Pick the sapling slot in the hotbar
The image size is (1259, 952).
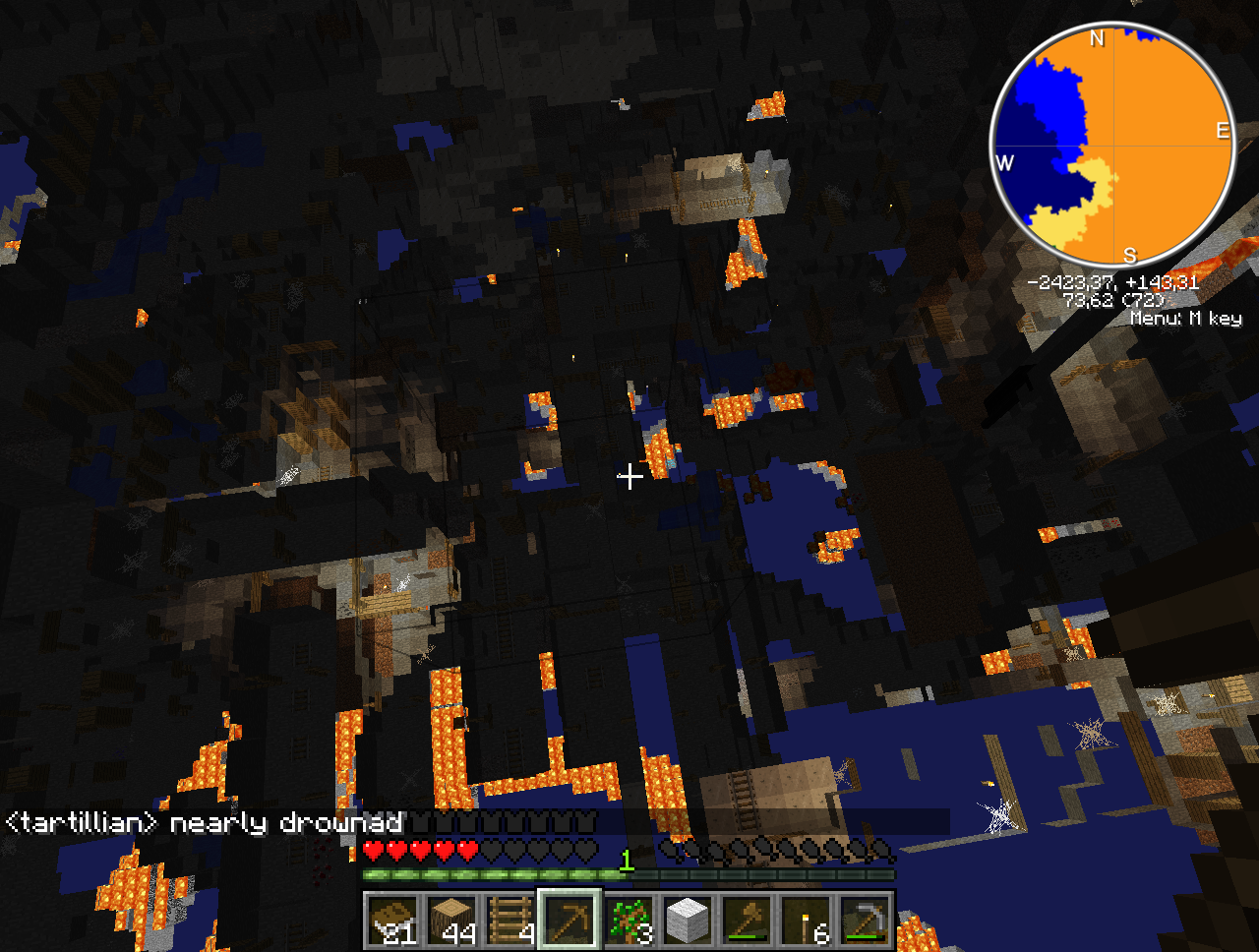(x=629, y=921)
